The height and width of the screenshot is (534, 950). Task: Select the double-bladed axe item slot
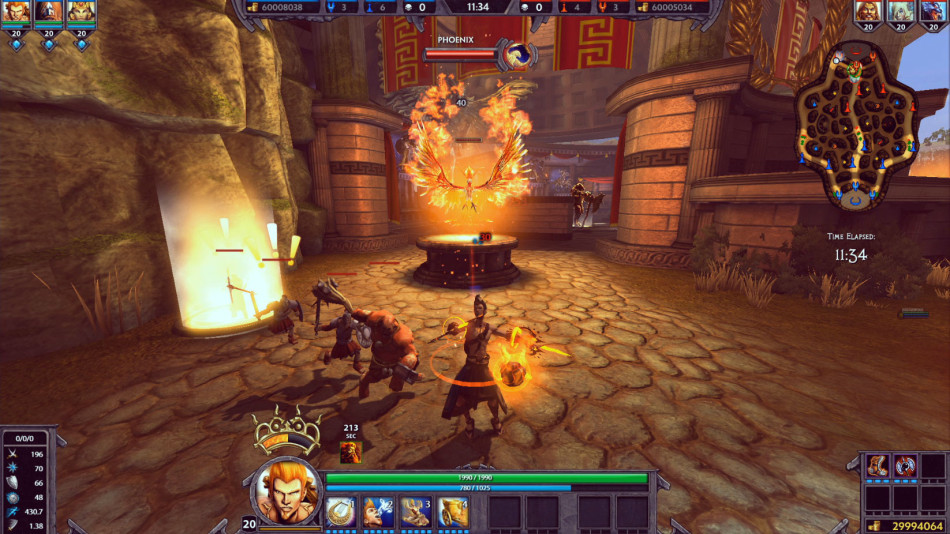[x=906, y=466]
